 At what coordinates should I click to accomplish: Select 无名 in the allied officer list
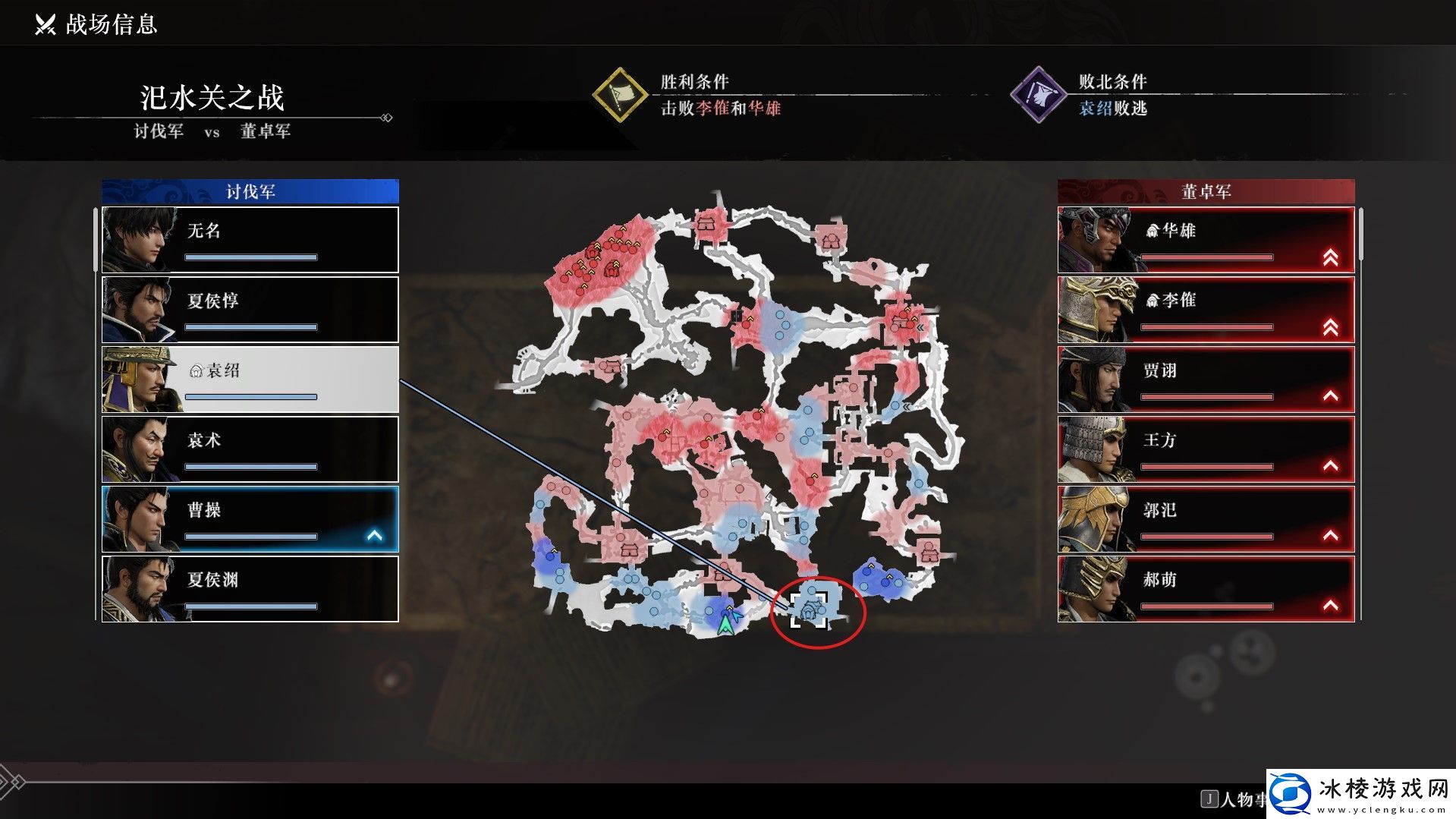click(250, 240)
